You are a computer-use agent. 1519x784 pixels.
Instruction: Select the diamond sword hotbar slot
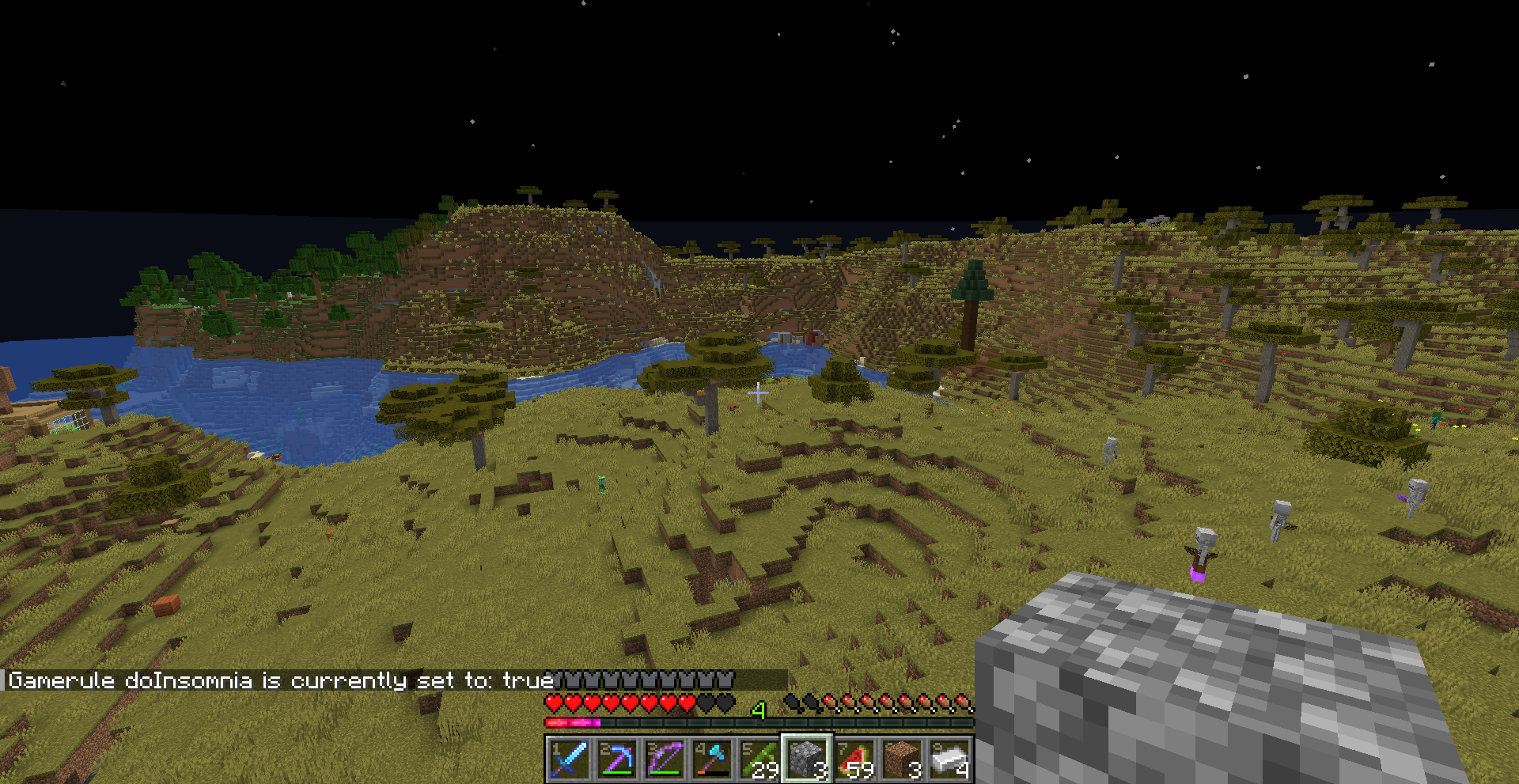(569, 759)
